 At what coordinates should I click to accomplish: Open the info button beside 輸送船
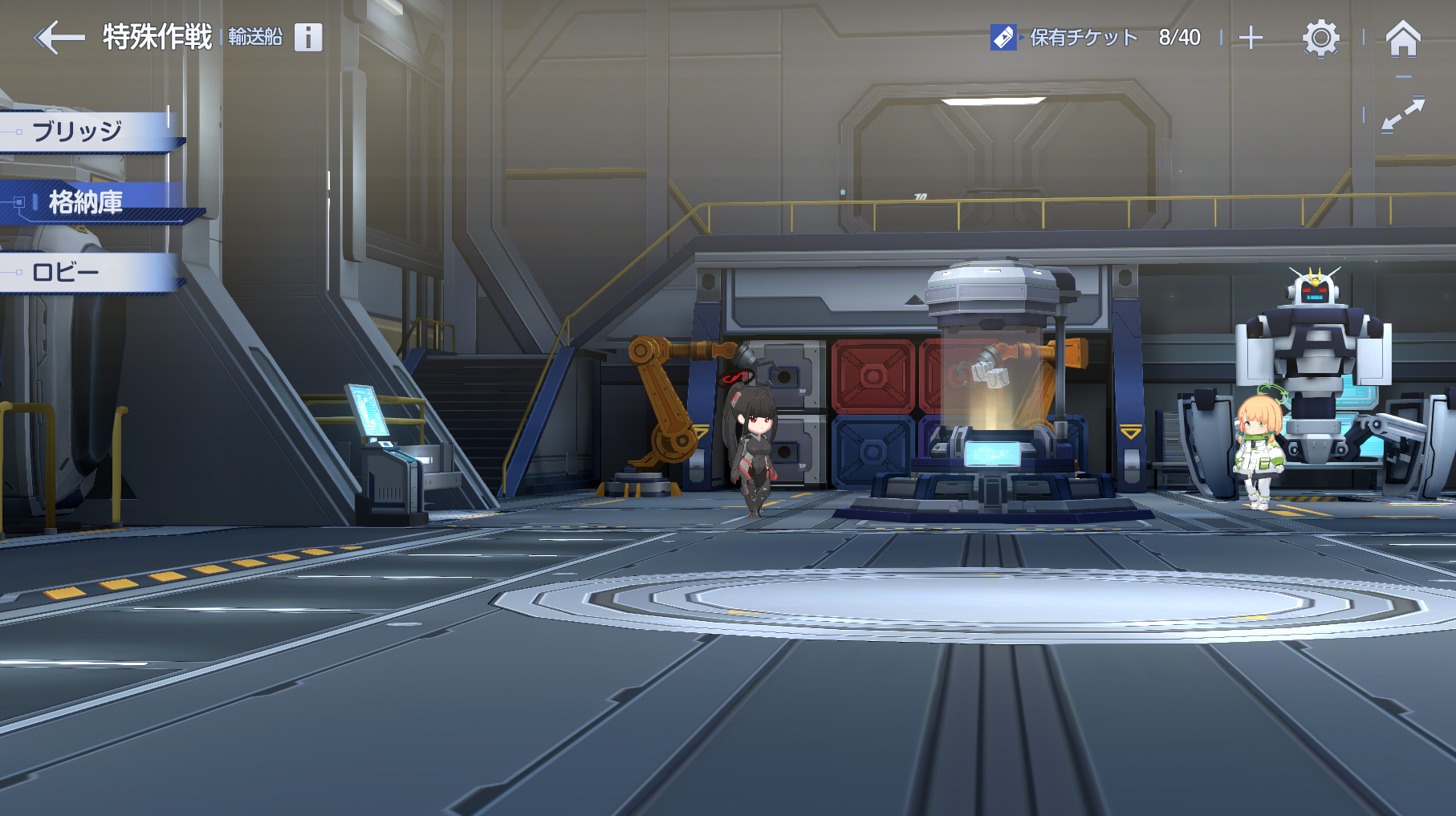308,37
